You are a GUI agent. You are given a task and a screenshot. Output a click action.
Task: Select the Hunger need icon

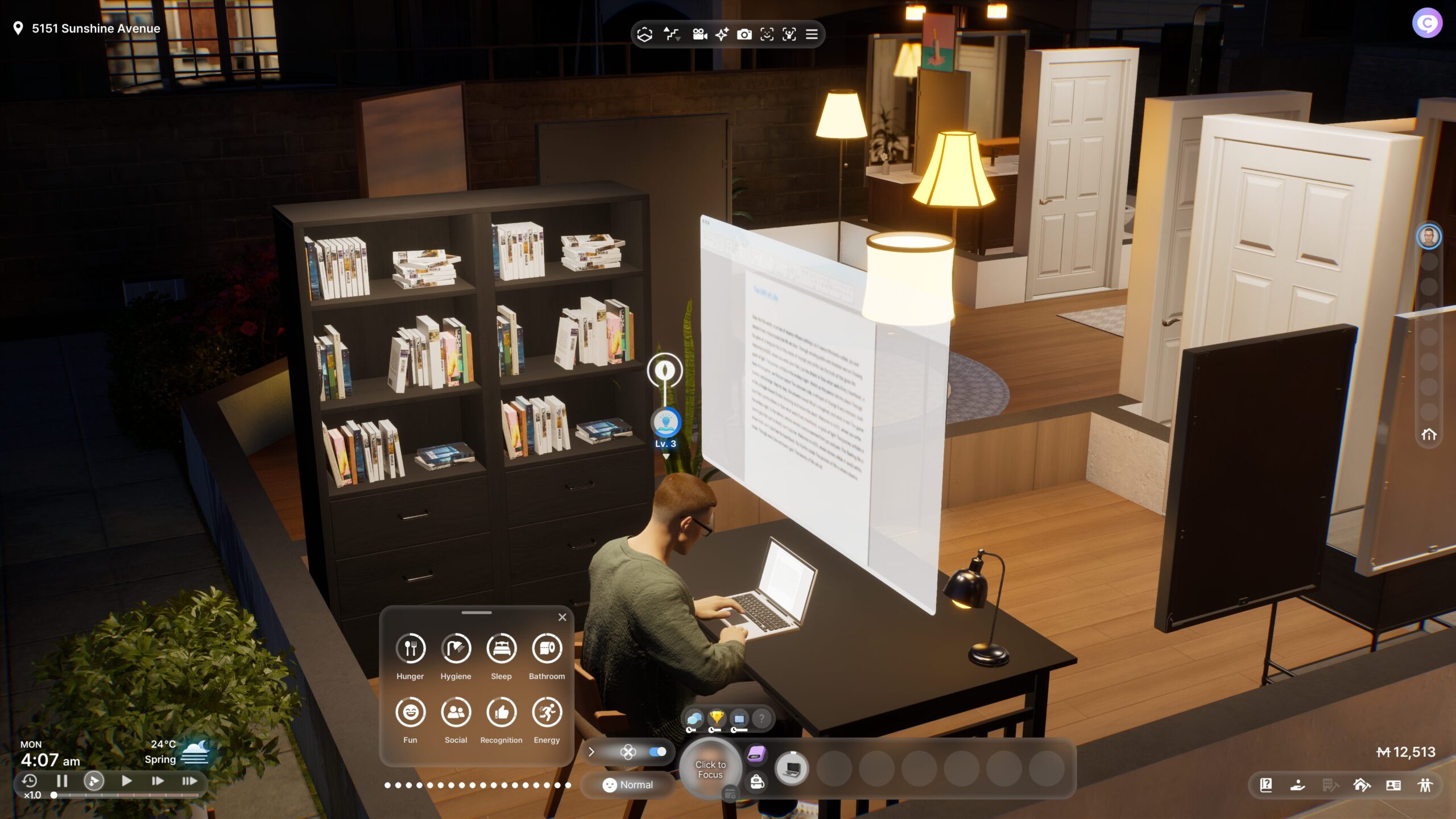[410, 648]
